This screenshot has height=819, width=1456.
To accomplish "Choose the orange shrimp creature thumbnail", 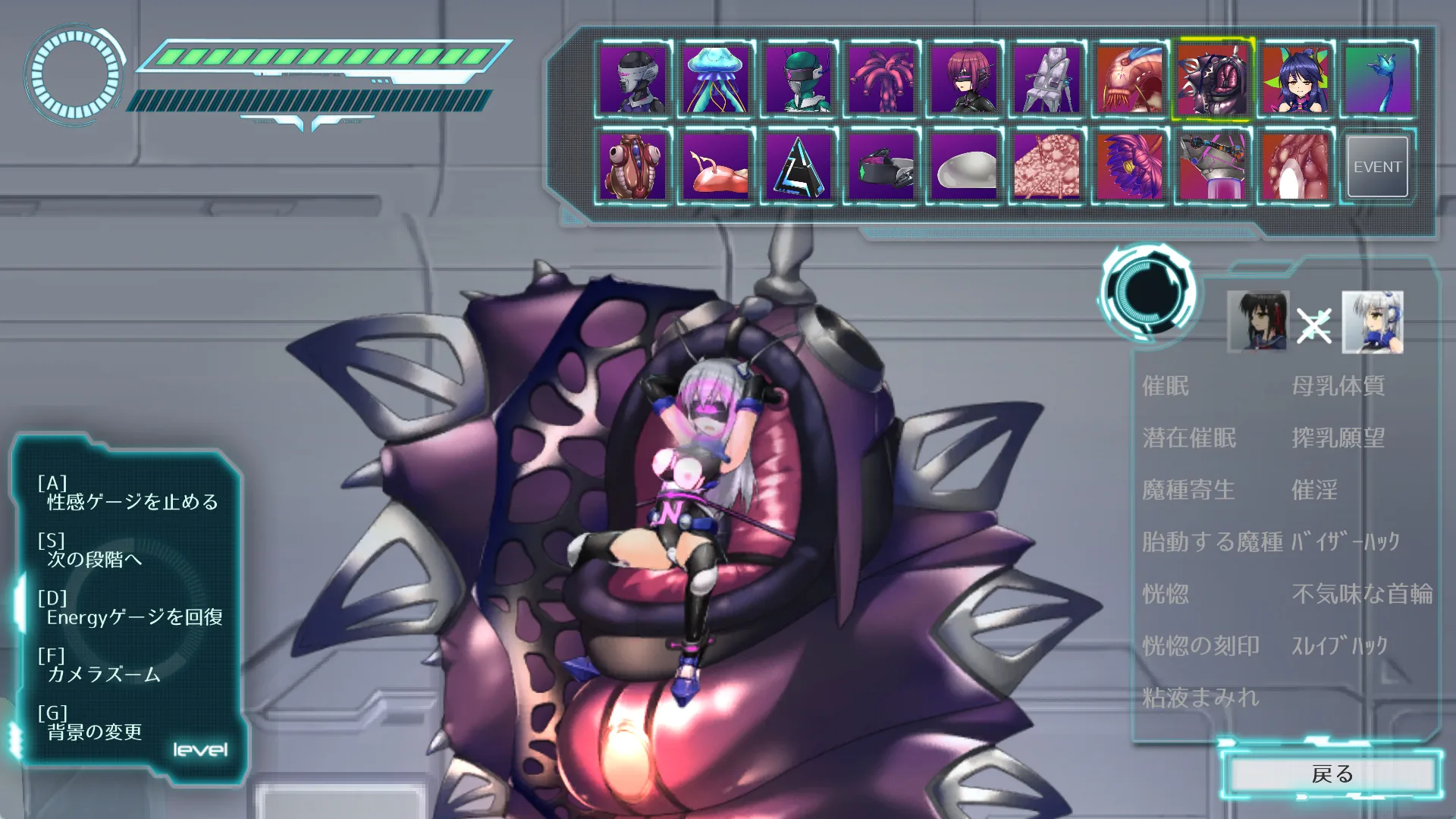I will click(x=1130, y=80).
